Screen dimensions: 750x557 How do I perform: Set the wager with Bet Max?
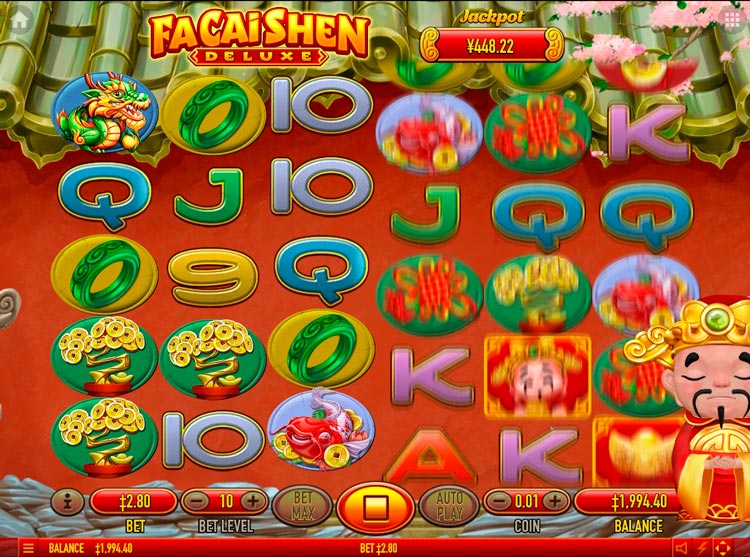point(301,504)
